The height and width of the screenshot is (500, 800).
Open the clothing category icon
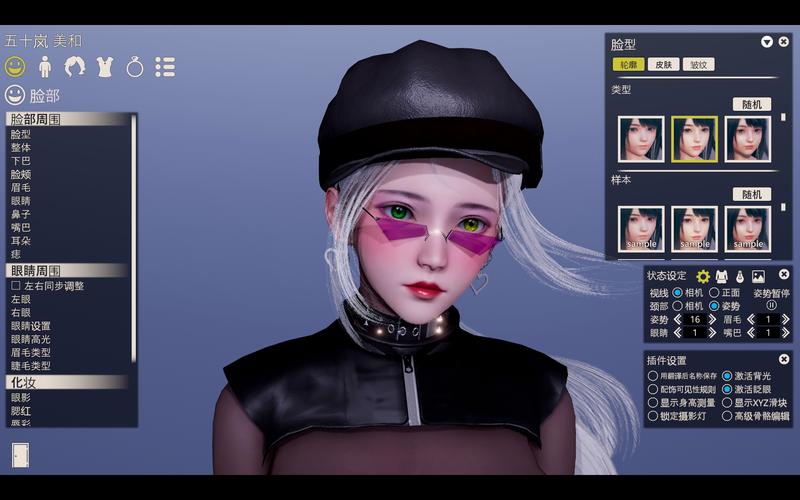[x=105, y=67]
